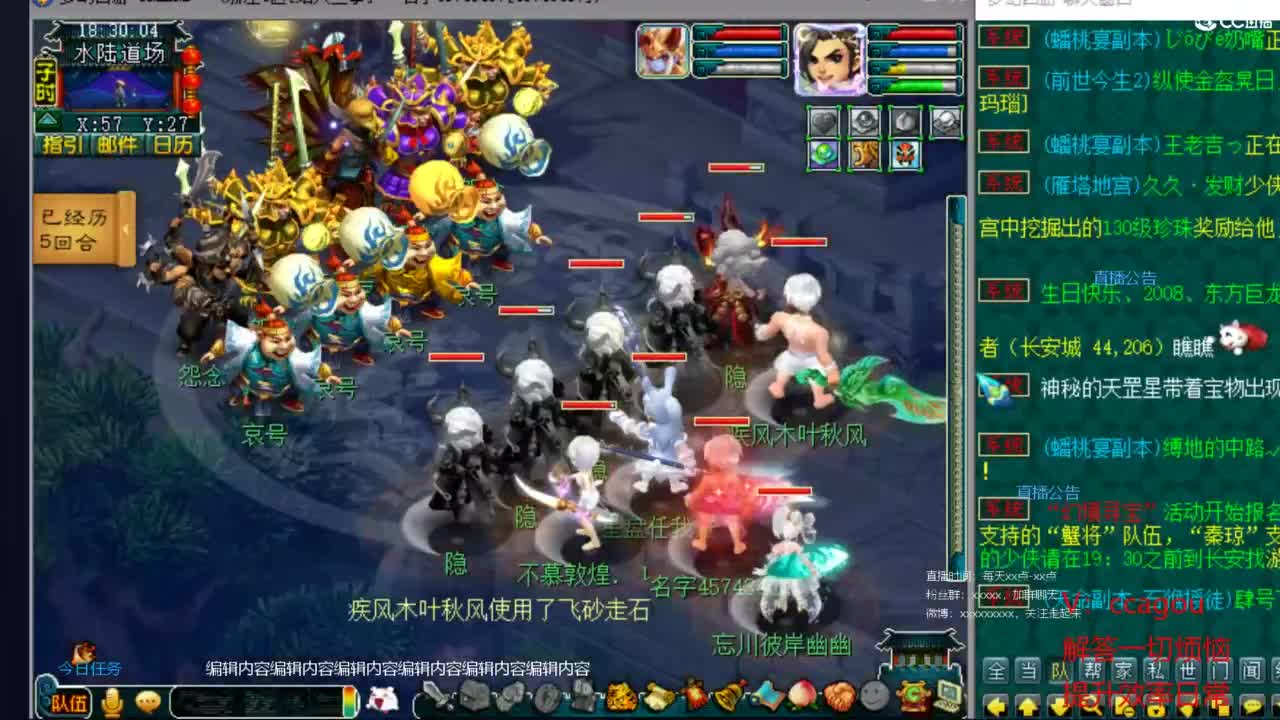
Task: Collapse the chat panel with the yellow down arrow
Action: pyautogui.click(x=1058, y=708)
